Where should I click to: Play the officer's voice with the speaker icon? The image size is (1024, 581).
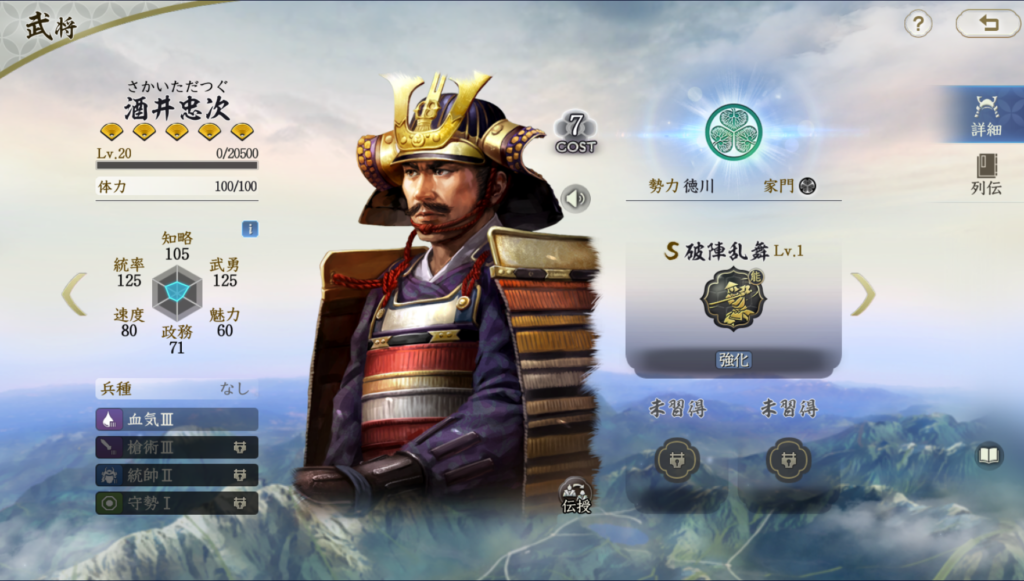pyautogui.click(x=575, y=198)
